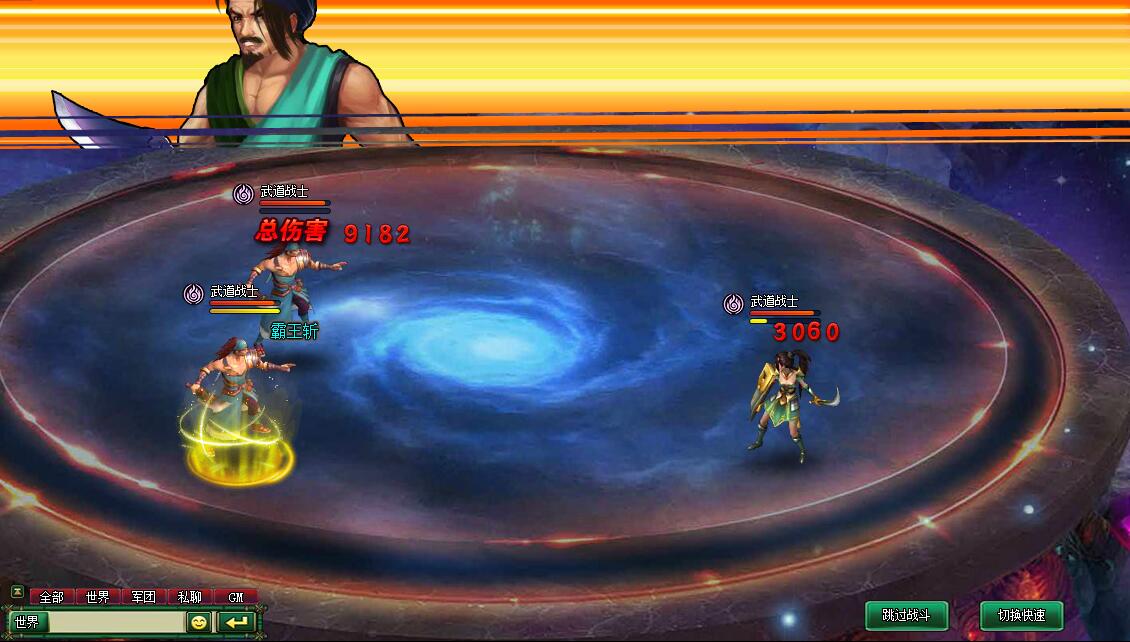Toggle fast speed with 切换快速
This screenshot has height=642, width=1130.
coord(1021,615)
